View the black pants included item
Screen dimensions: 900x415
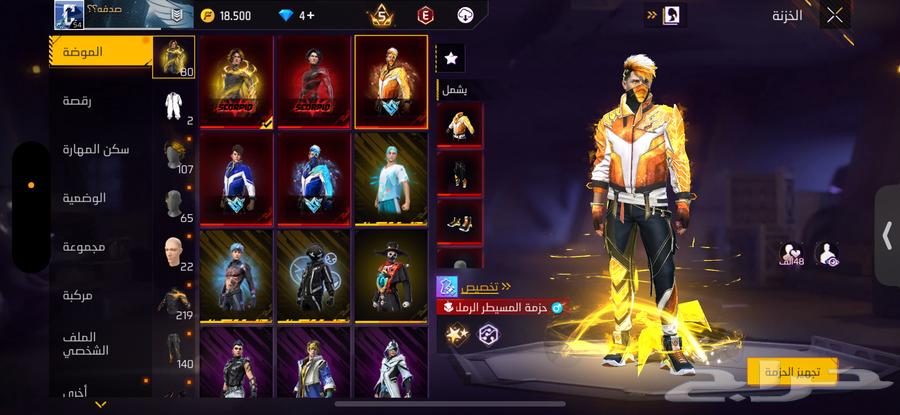click(x=460, y=172)
